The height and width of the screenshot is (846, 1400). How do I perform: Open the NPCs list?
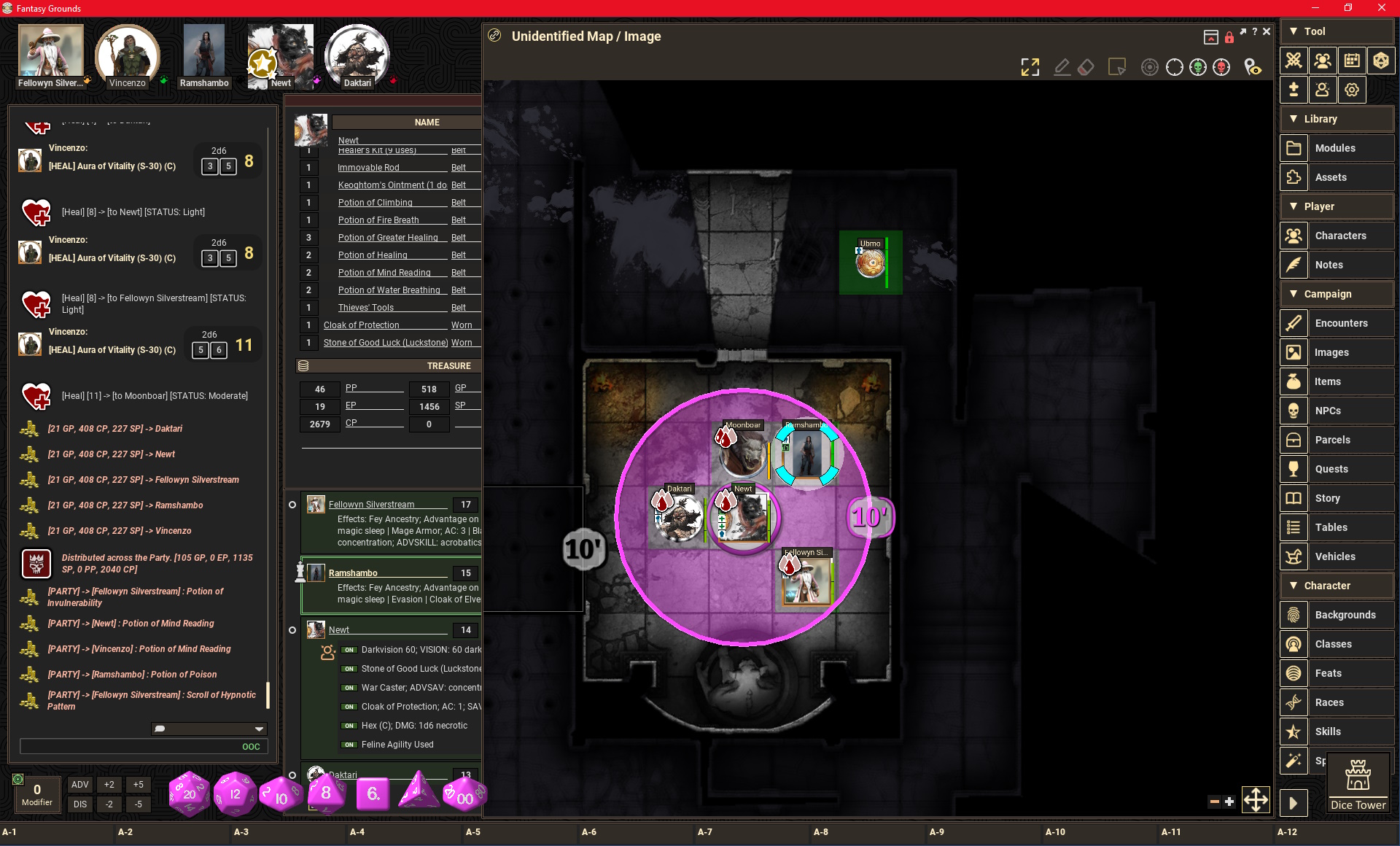click(1328, 411)
